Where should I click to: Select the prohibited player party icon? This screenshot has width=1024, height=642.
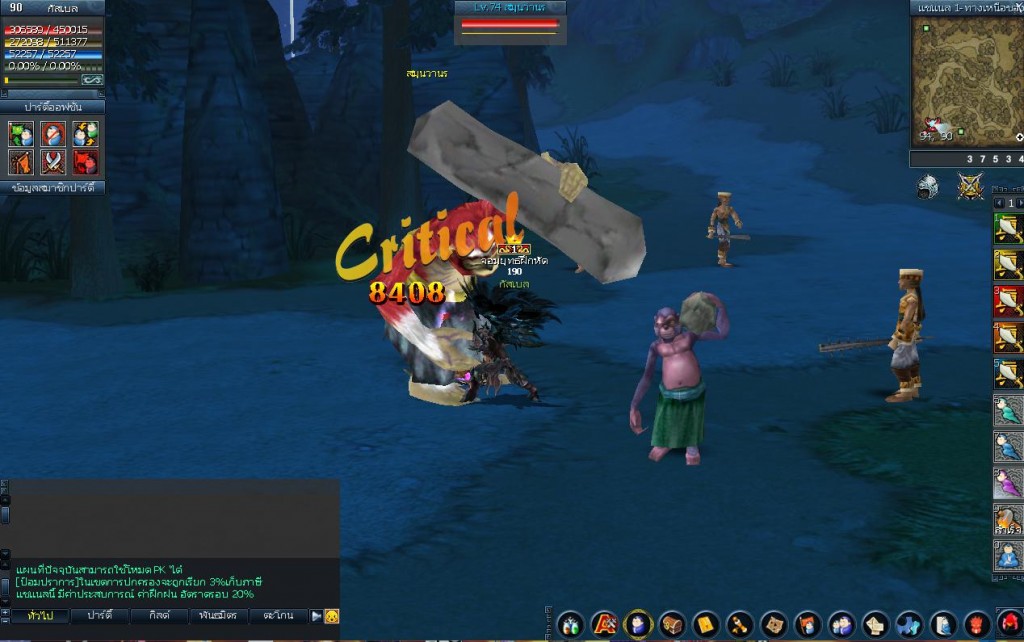(53, 134)
